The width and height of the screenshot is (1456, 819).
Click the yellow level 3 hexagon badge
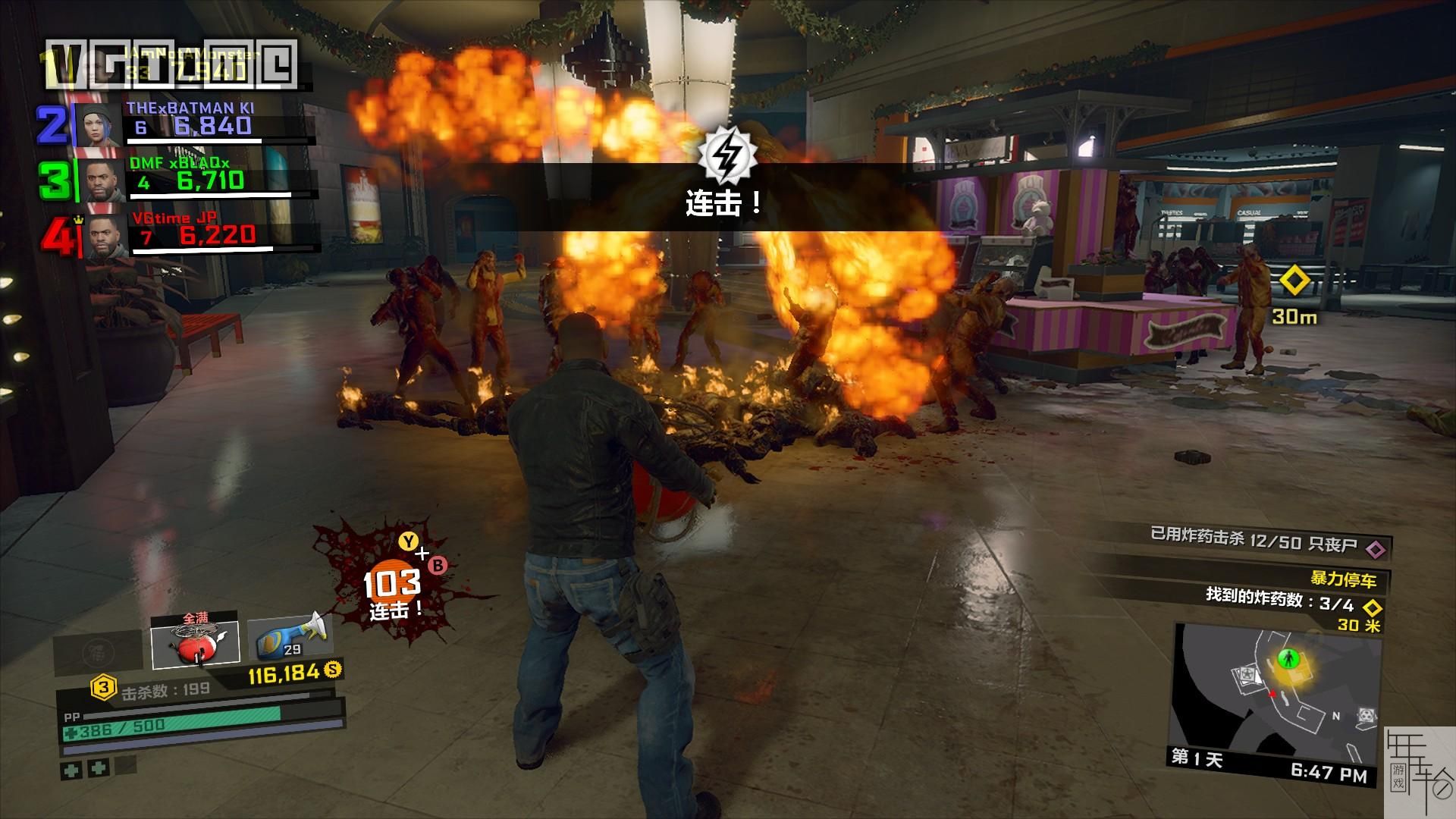[x=103, y=689]
